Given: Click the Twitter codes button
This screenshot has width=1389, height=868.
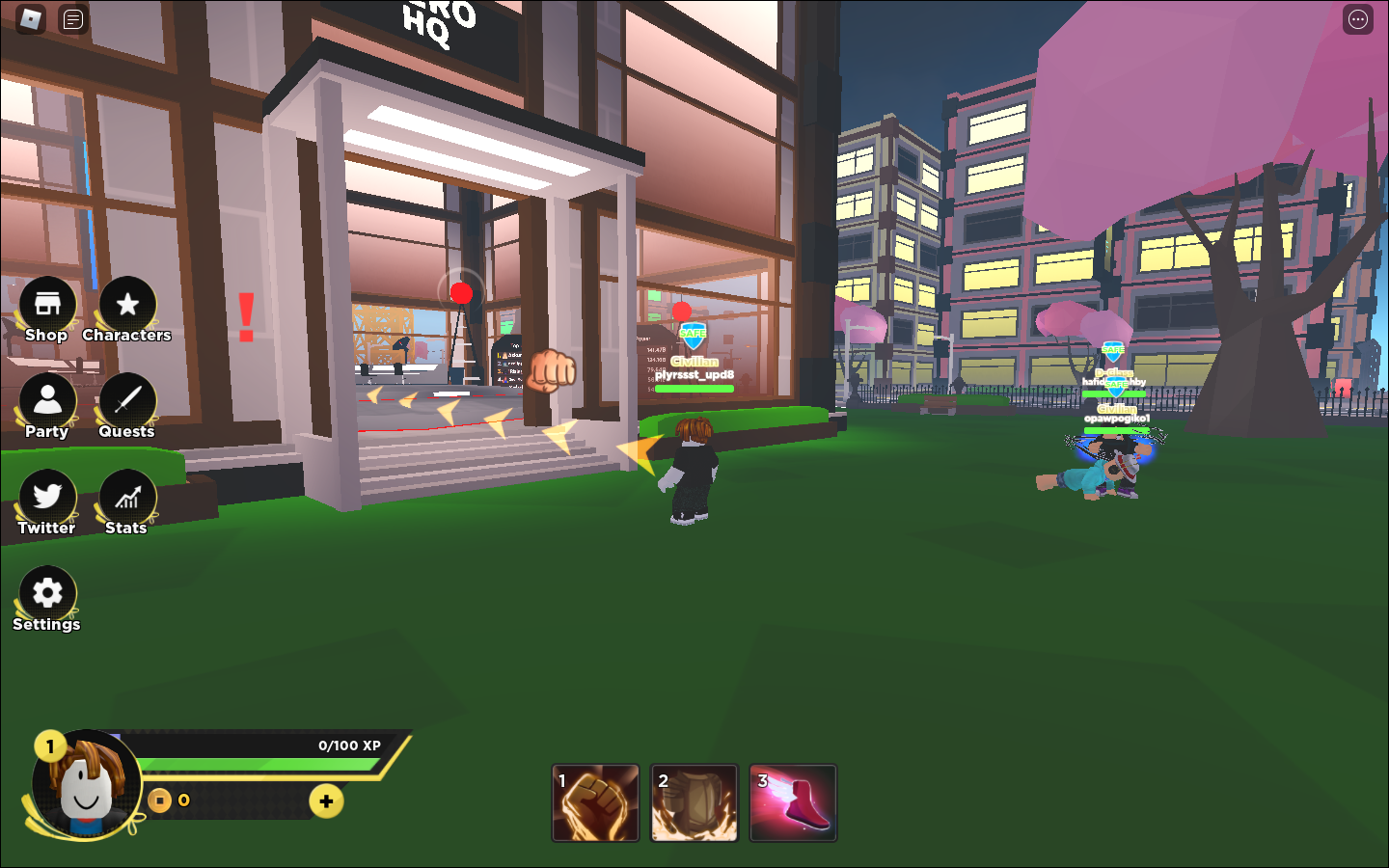Looking at the screenshot, I should 47,498.
